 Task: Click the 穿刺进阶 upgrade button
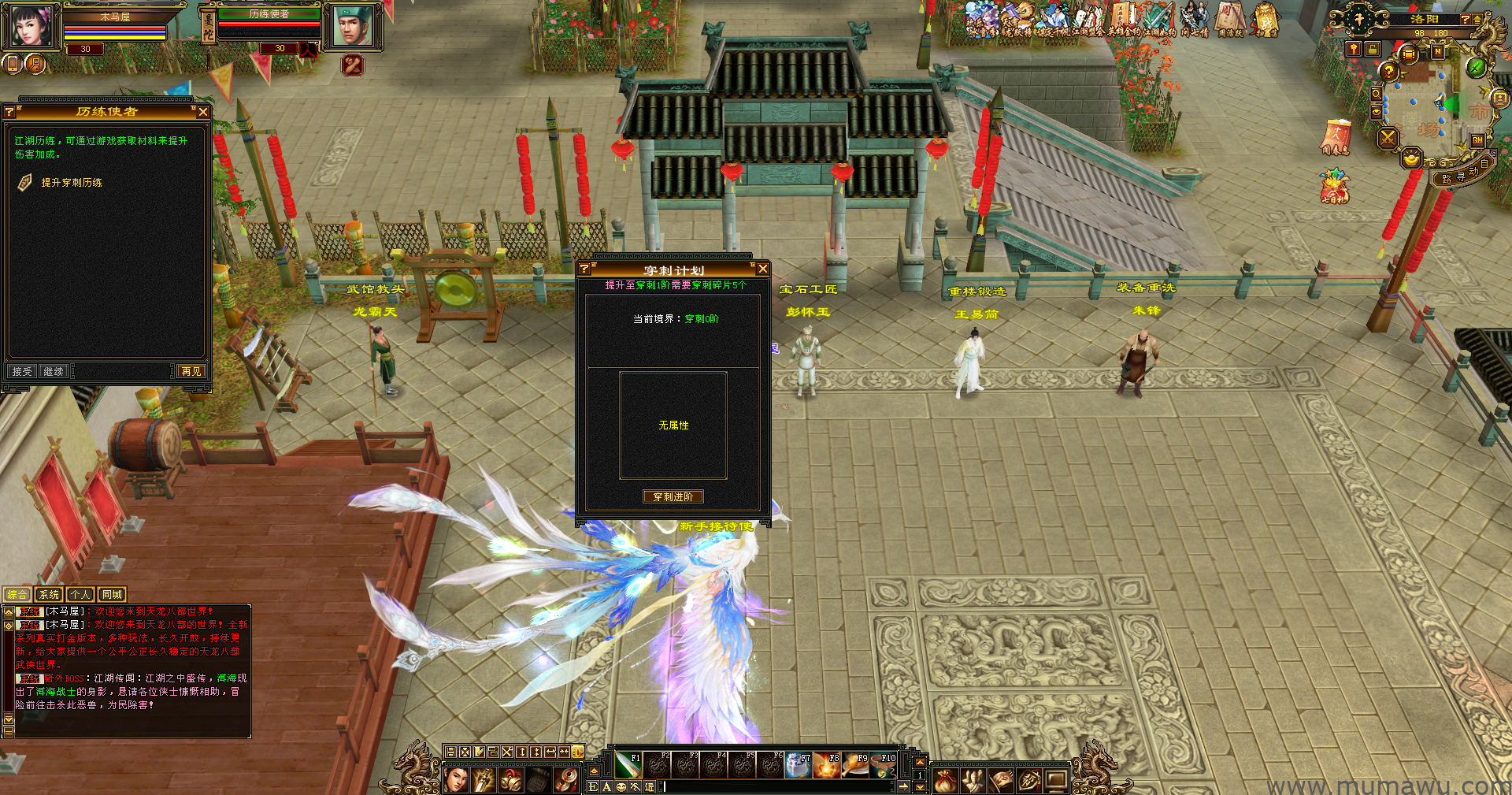673,496
